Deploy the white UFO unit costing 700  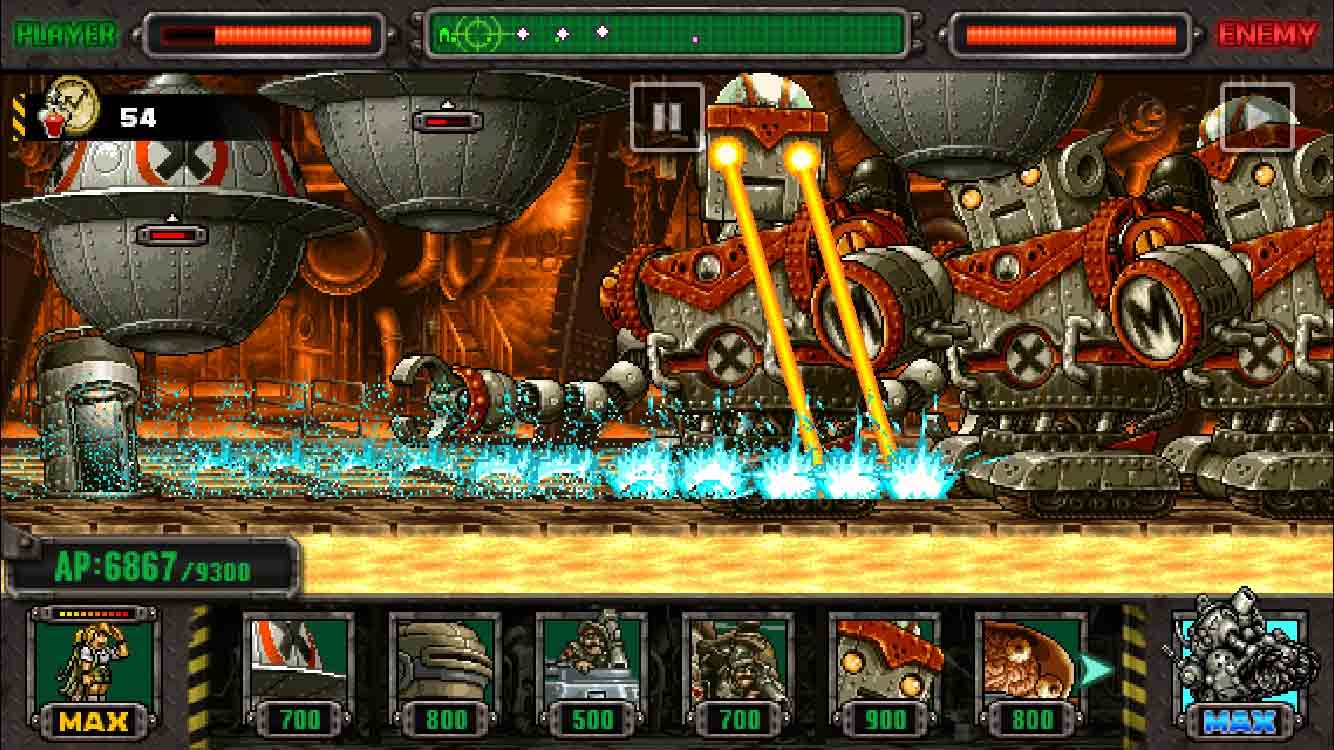pos(299,670)
